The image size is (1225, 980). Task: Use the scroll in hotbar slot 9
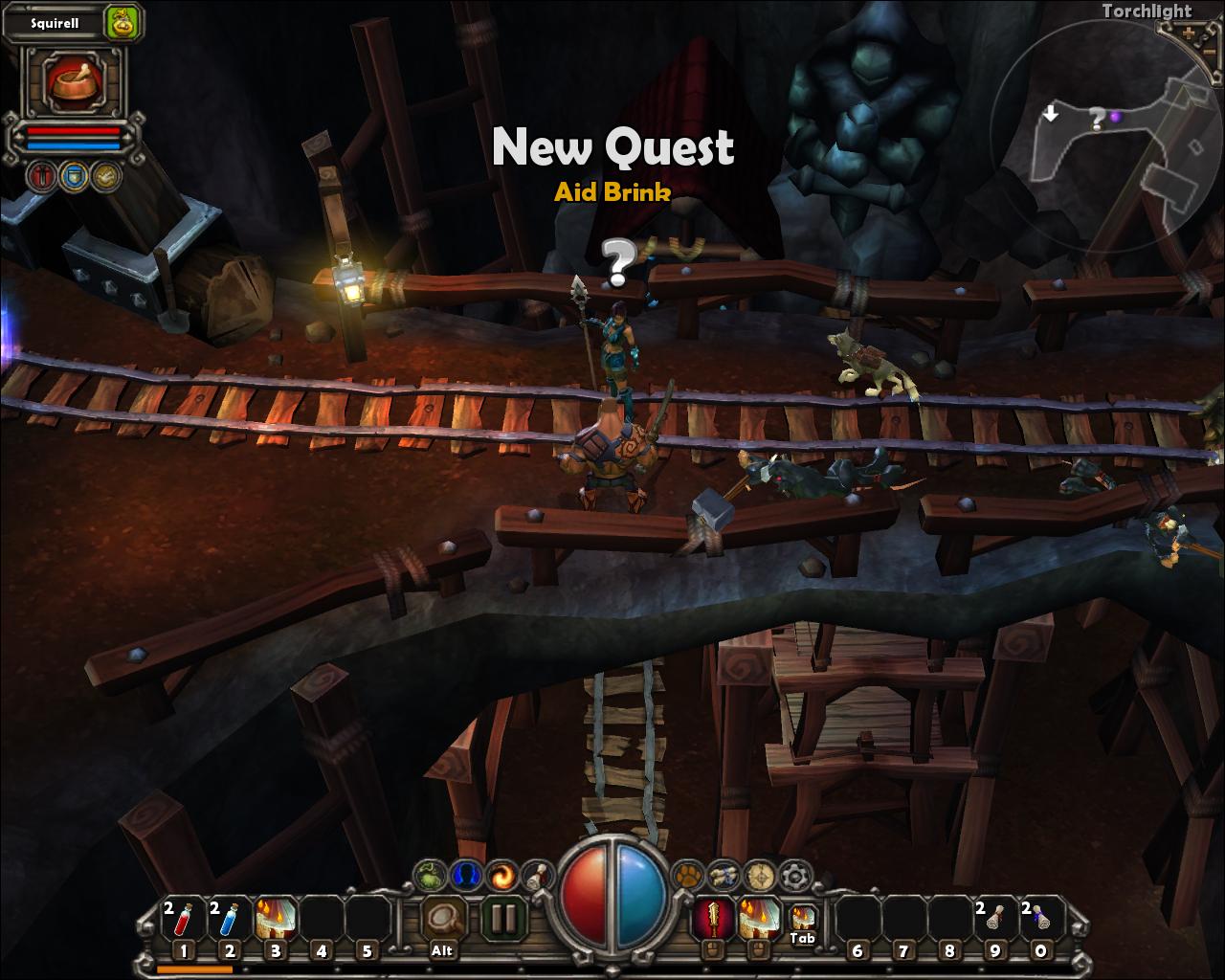pos(994,921)
